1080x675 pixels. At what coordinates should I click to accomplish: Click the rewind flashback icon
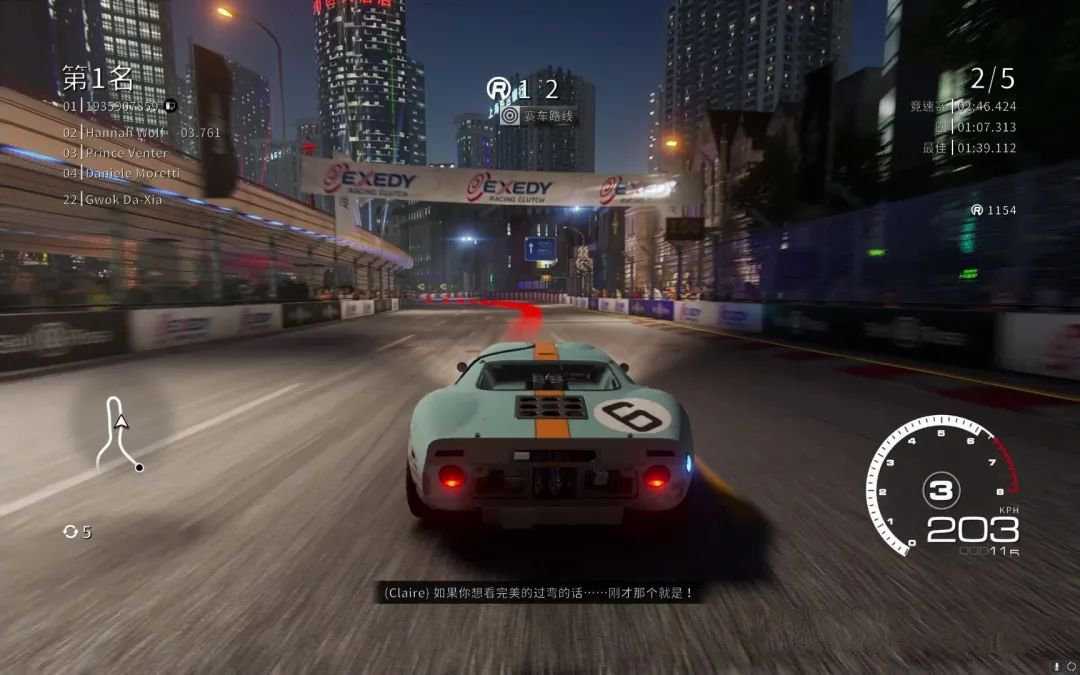(x=71, y=532)
